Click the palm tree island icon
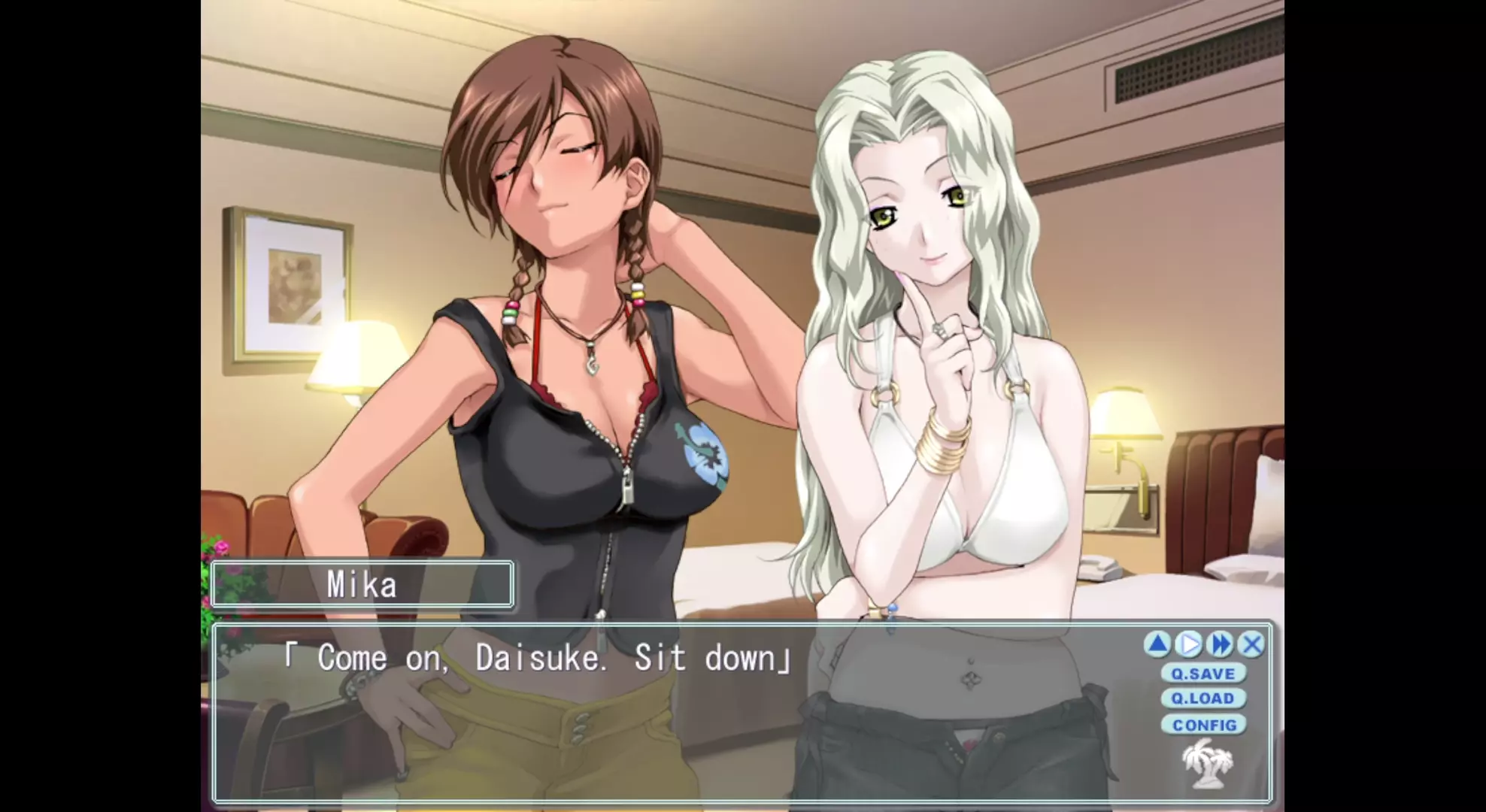Screen dimensions: 1486x812 1208,762
